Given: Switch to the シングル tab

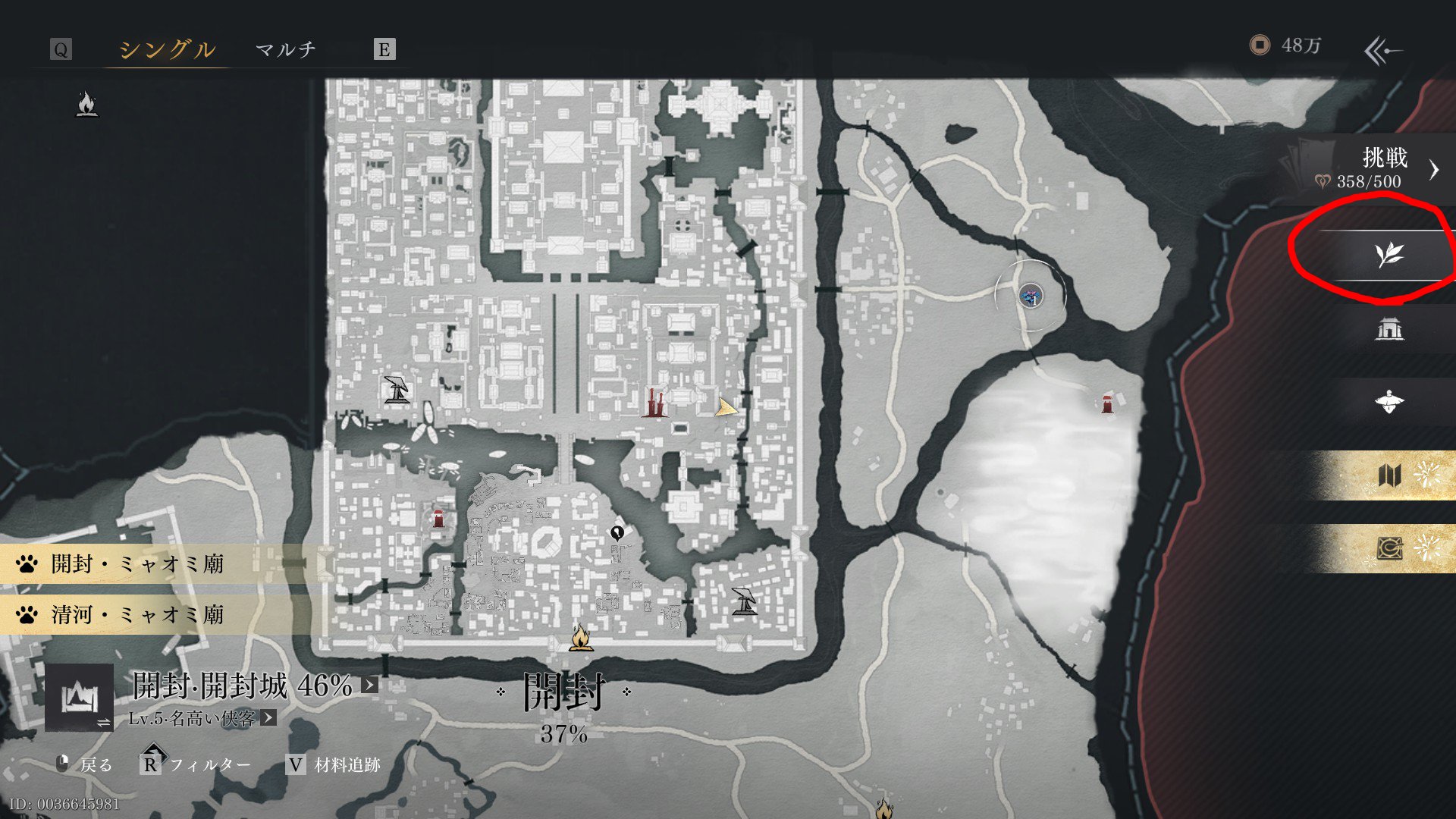Looking at the screenshot, I should pos(167,49).
